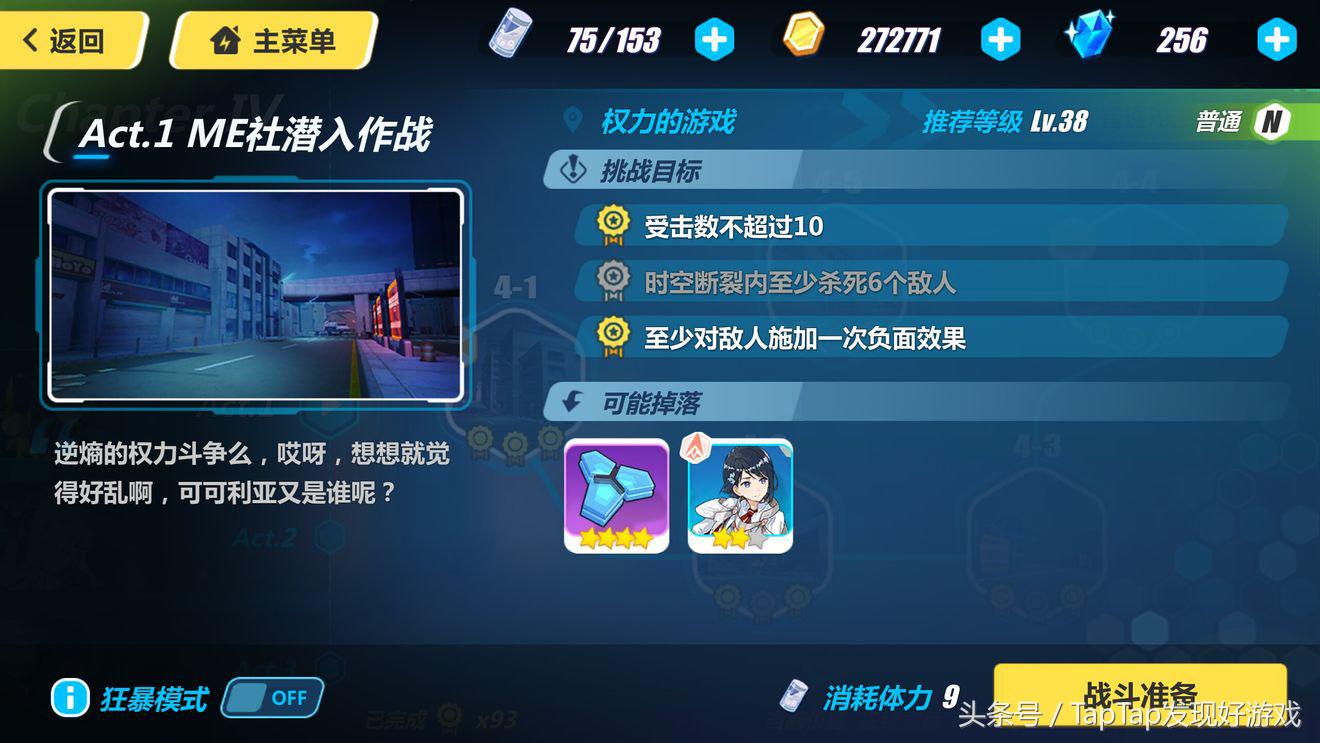1320x743 pixels.
Task: Click the 返回 back button
Action: point(65,40)
